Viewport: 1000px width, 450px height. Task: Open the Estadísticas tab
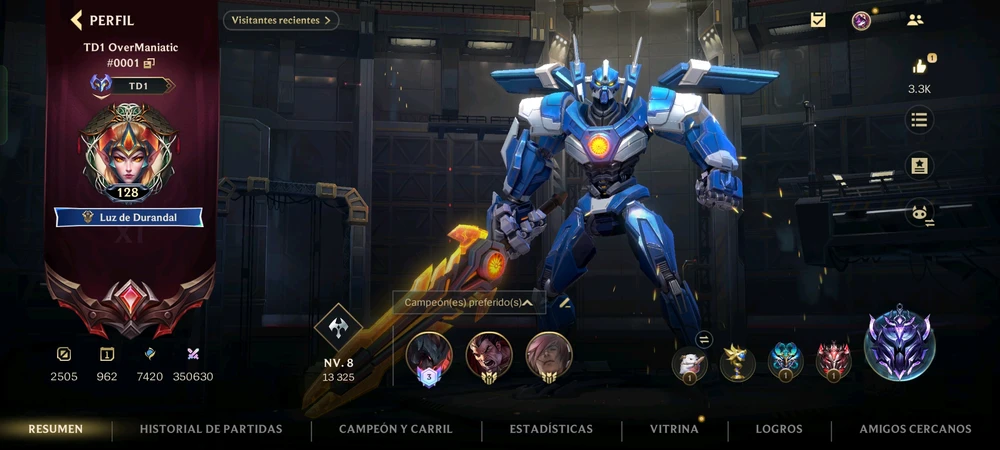coord(551,429)
